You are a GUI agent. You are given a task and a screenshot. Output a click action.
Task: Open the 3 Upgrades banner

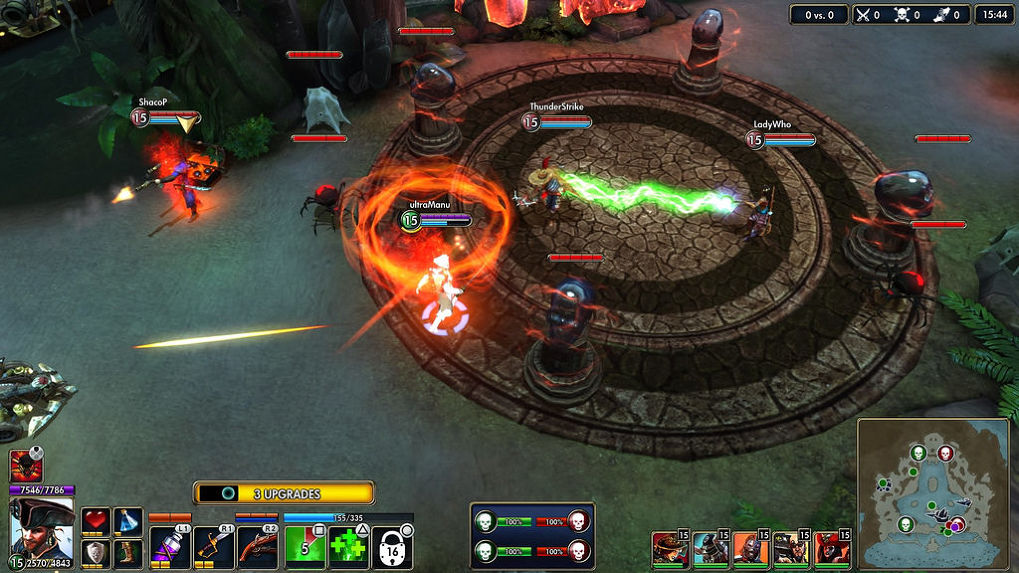point(284,493)
